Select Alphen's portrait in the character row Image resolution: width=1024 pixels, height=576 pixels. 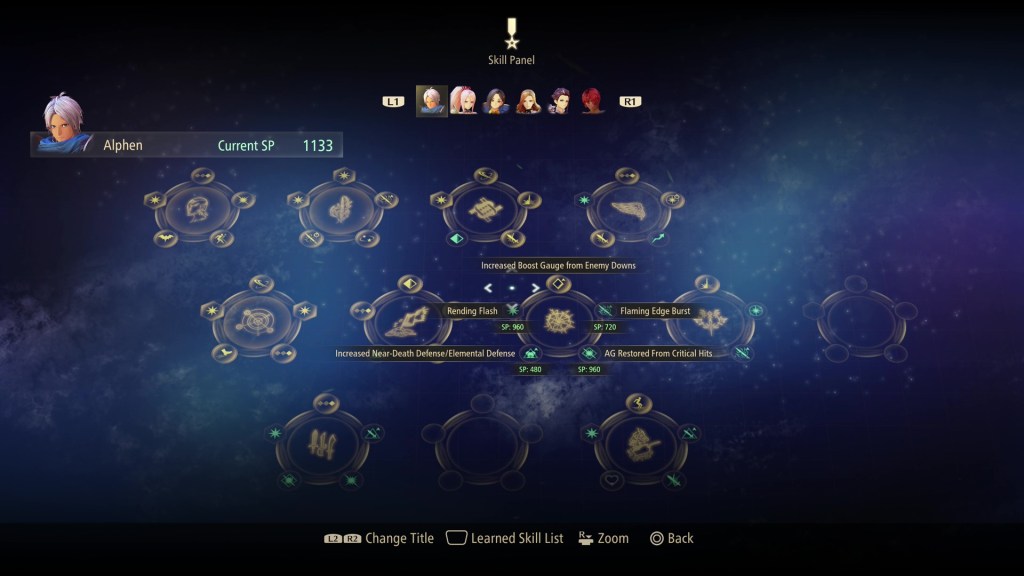pos(432,101)
